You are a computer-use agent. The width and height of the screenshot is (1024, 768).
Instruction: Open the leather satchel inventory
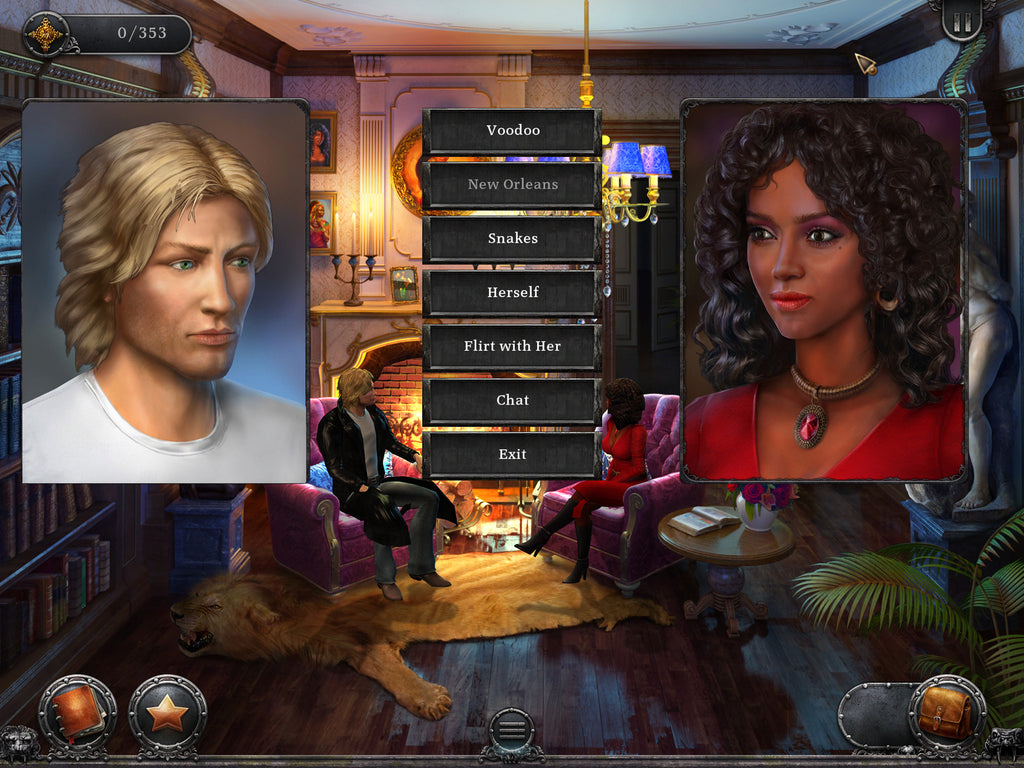[x=946, y=713]
